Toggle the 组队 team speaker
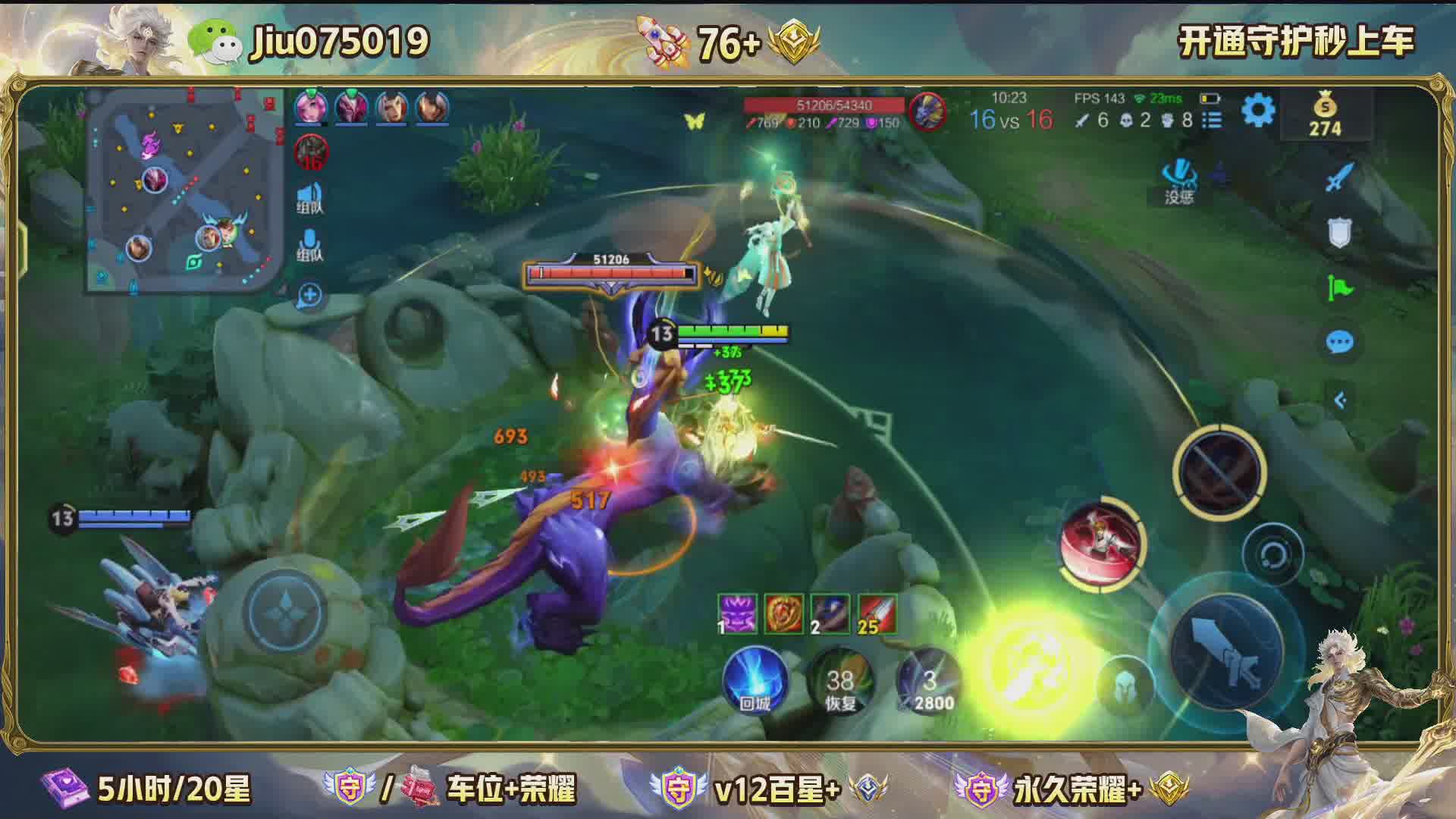 (309, 197)
